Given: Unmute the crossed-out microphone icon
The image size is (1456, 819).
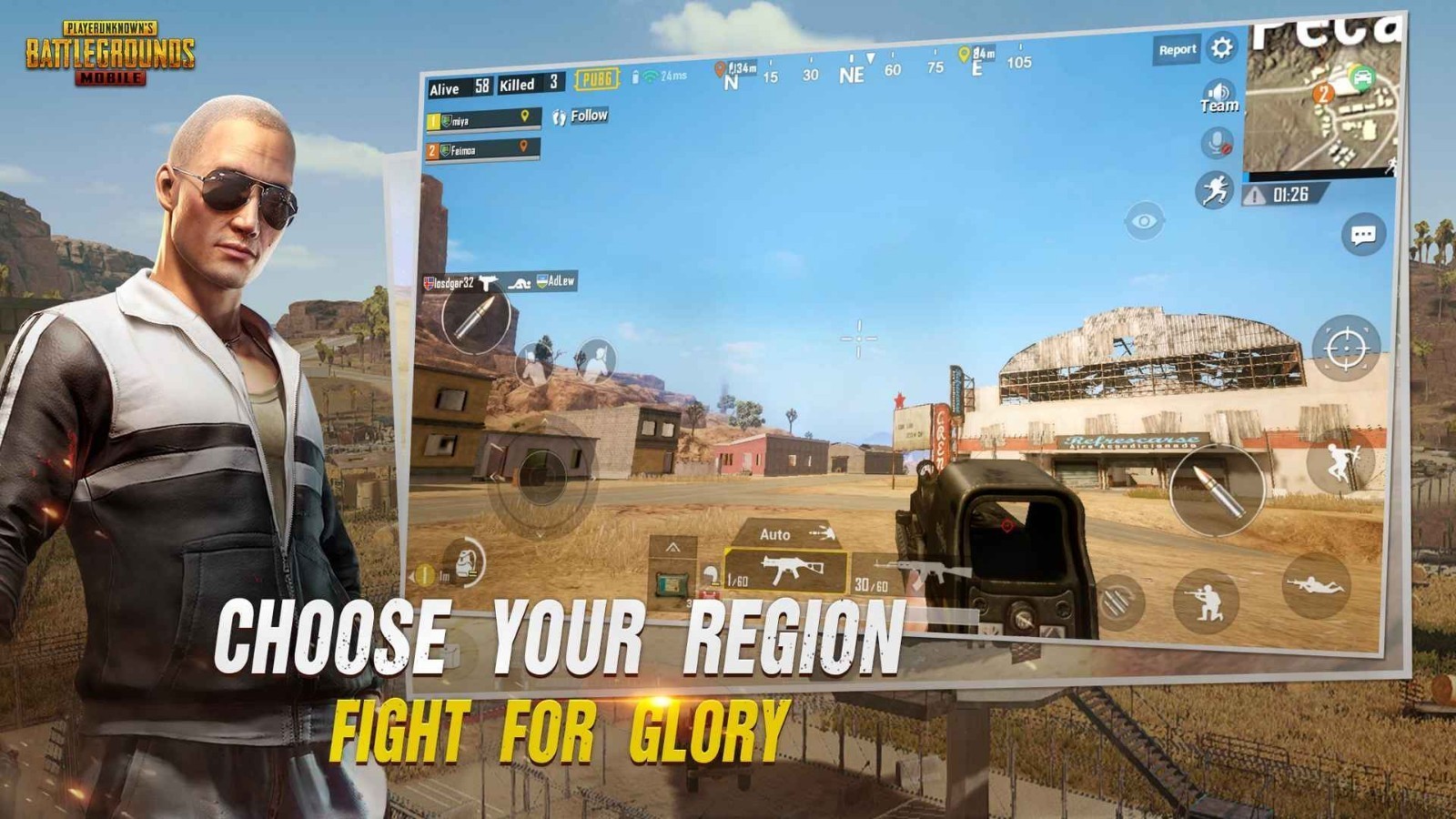Looking at the screenshot, I should coord(1218,141).
